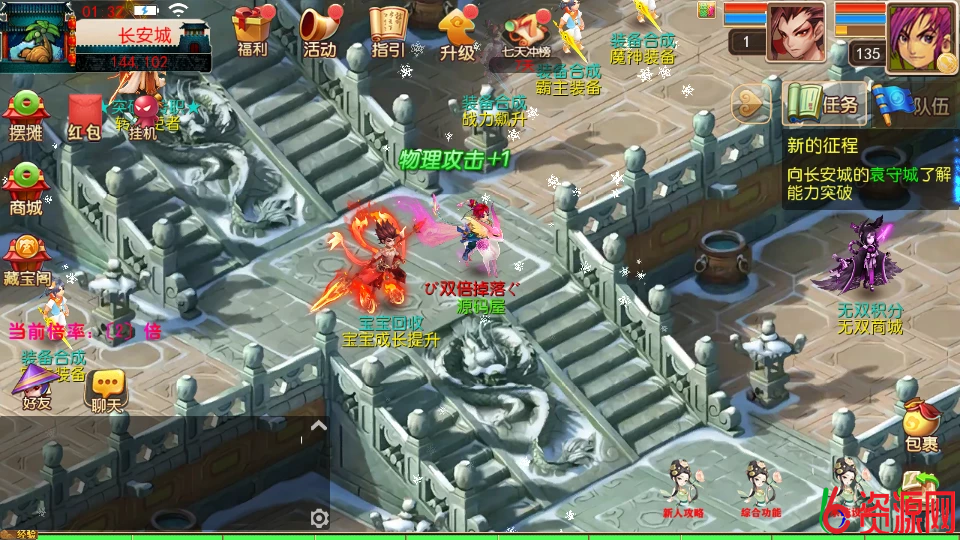The width and height of the screenshot is (960, 540).
Task: Expand the chat panel with the up arrow
Action: [318, 425]
